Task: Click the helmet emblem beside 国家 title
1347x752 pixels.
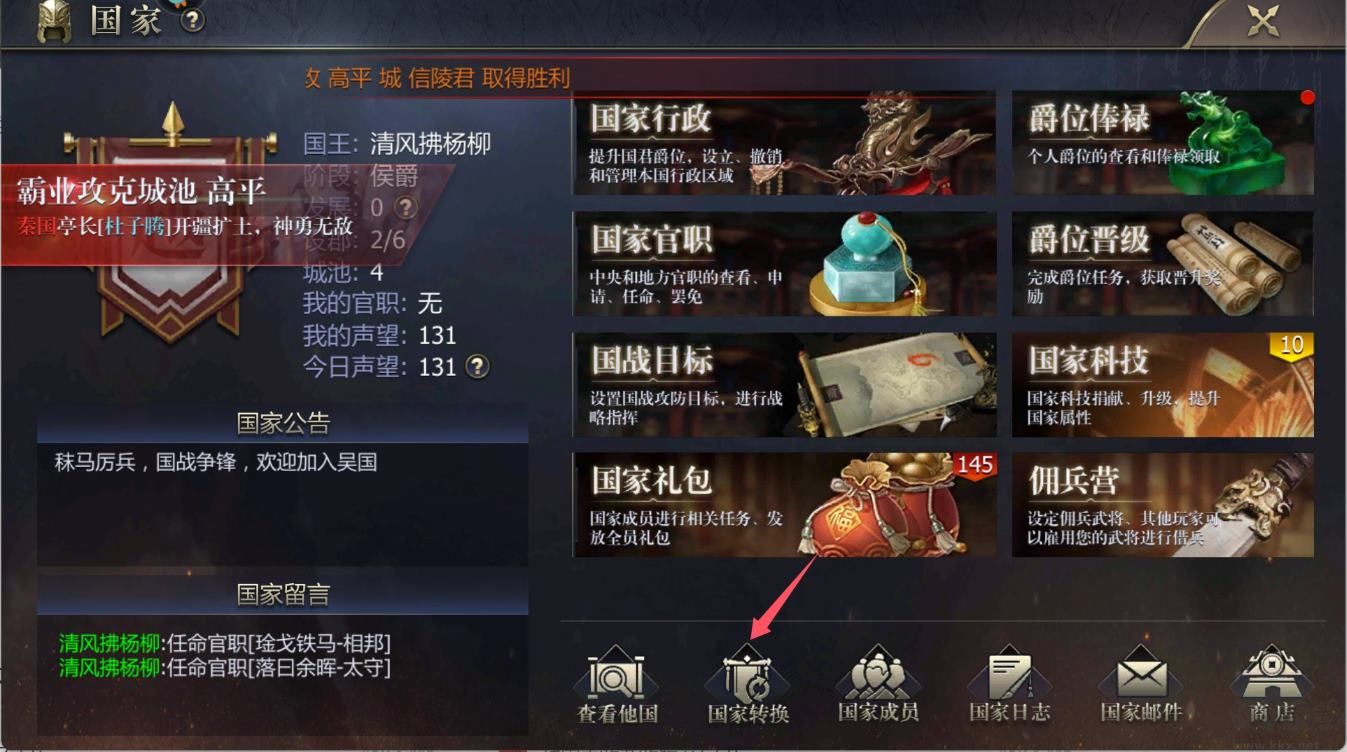Action: click(52, 21)
